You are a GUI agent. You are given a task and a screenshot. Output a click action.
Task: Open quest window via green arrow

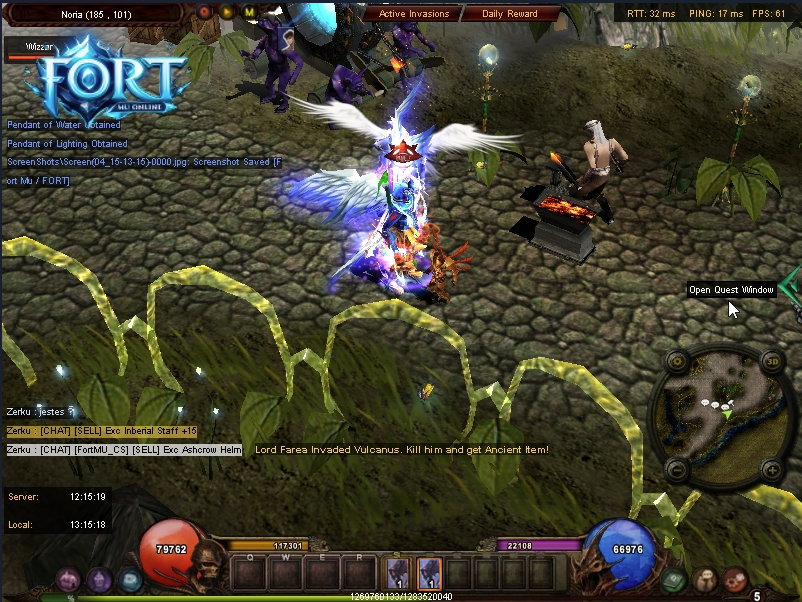[792, 289]
